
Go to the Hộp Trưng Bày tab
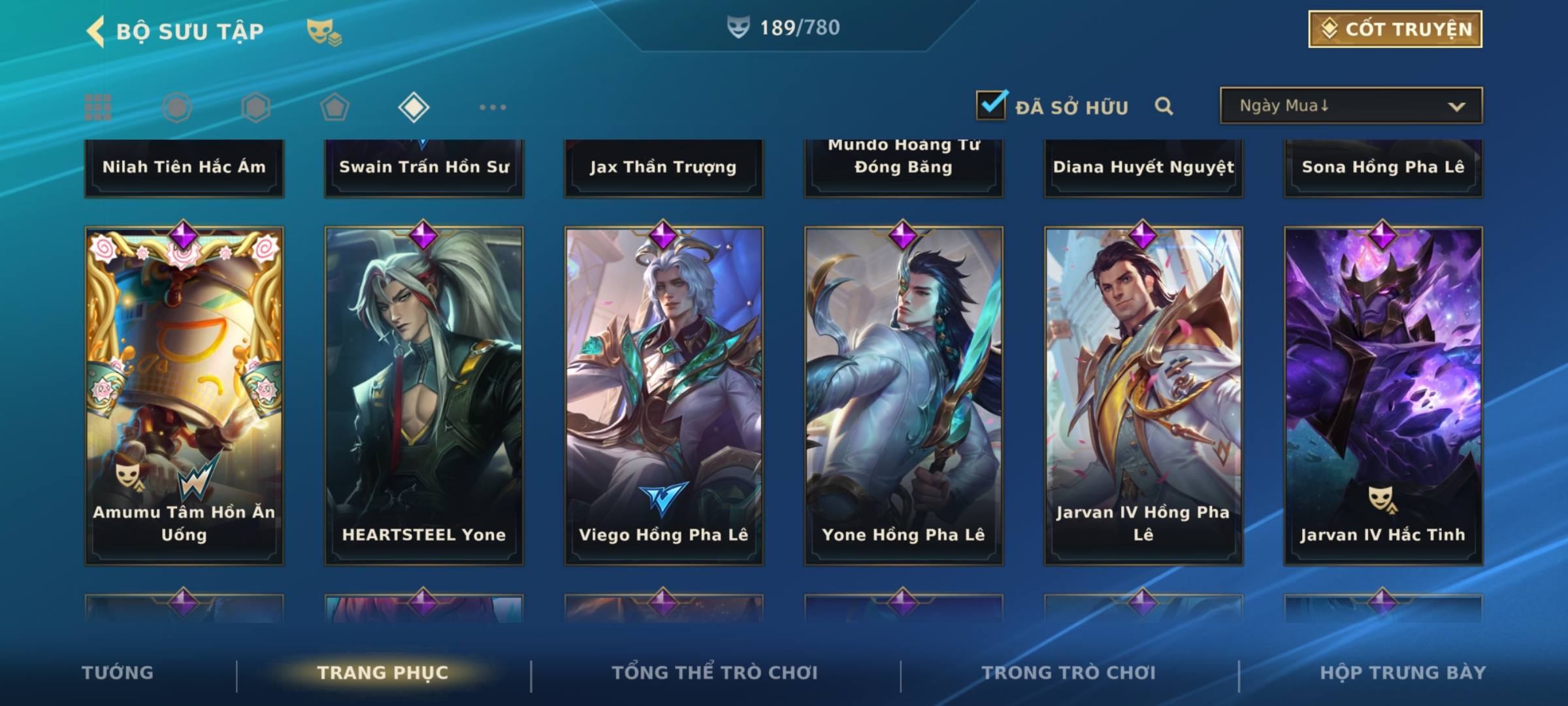tap(1403, 673)
